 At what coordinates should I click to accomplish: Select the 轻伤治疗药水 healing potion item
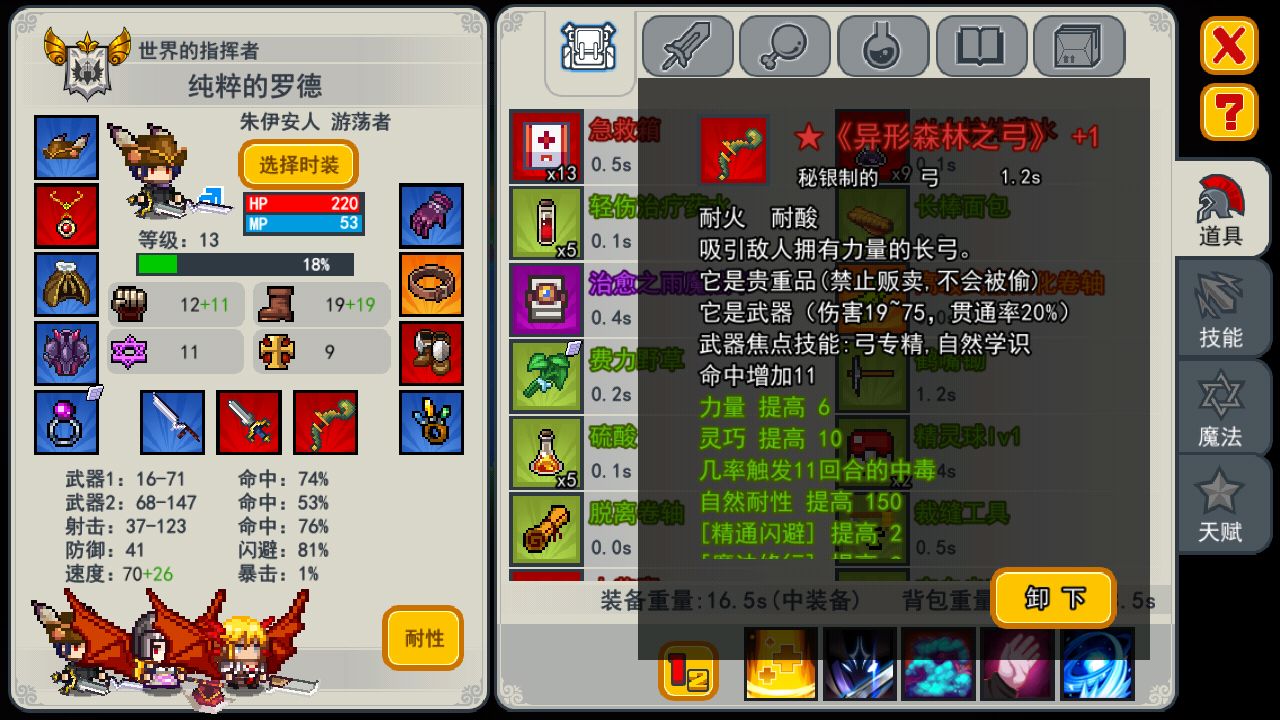point(546,222)
